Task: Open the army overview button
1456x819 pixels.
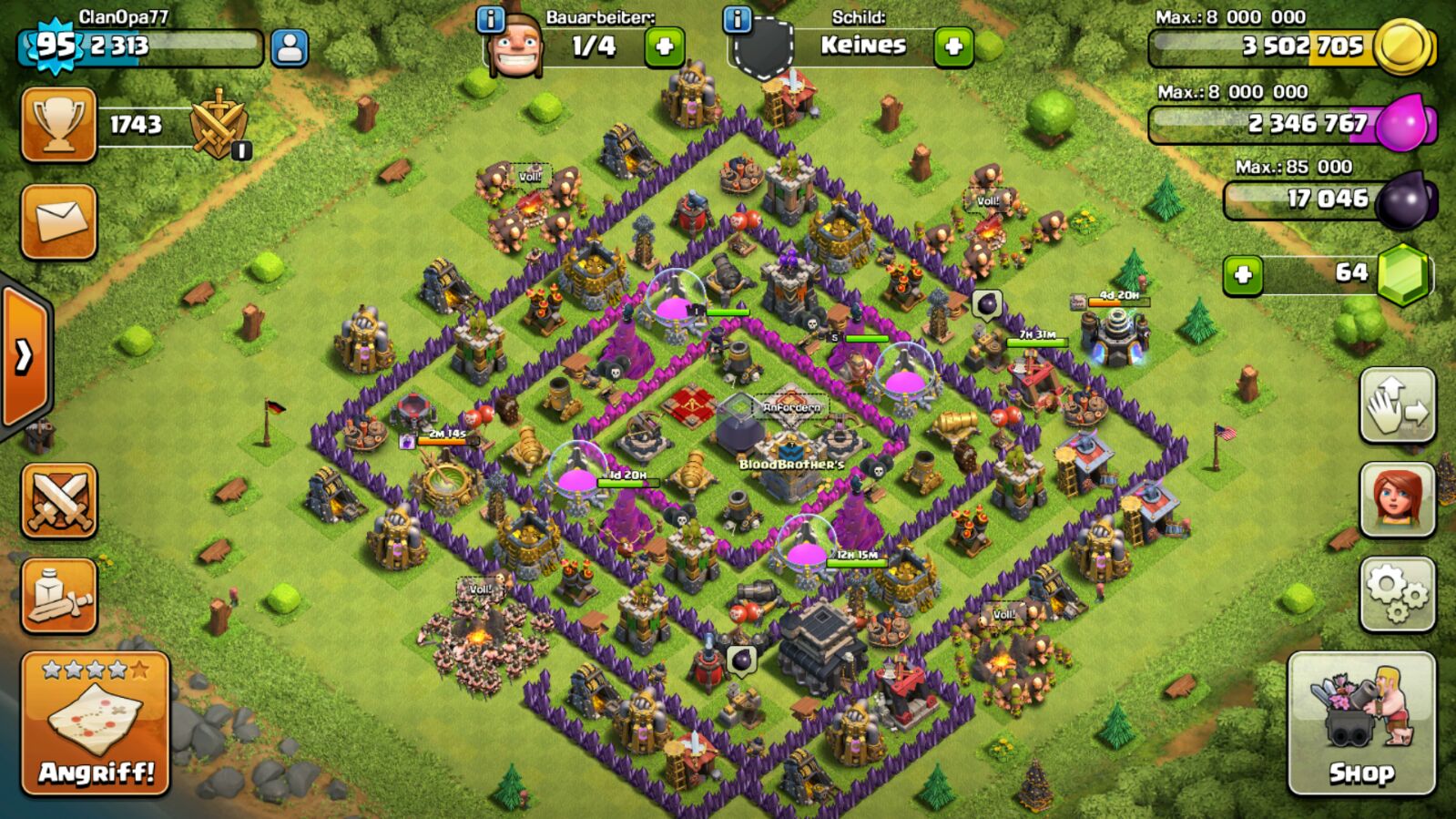Action: point(59,596)
